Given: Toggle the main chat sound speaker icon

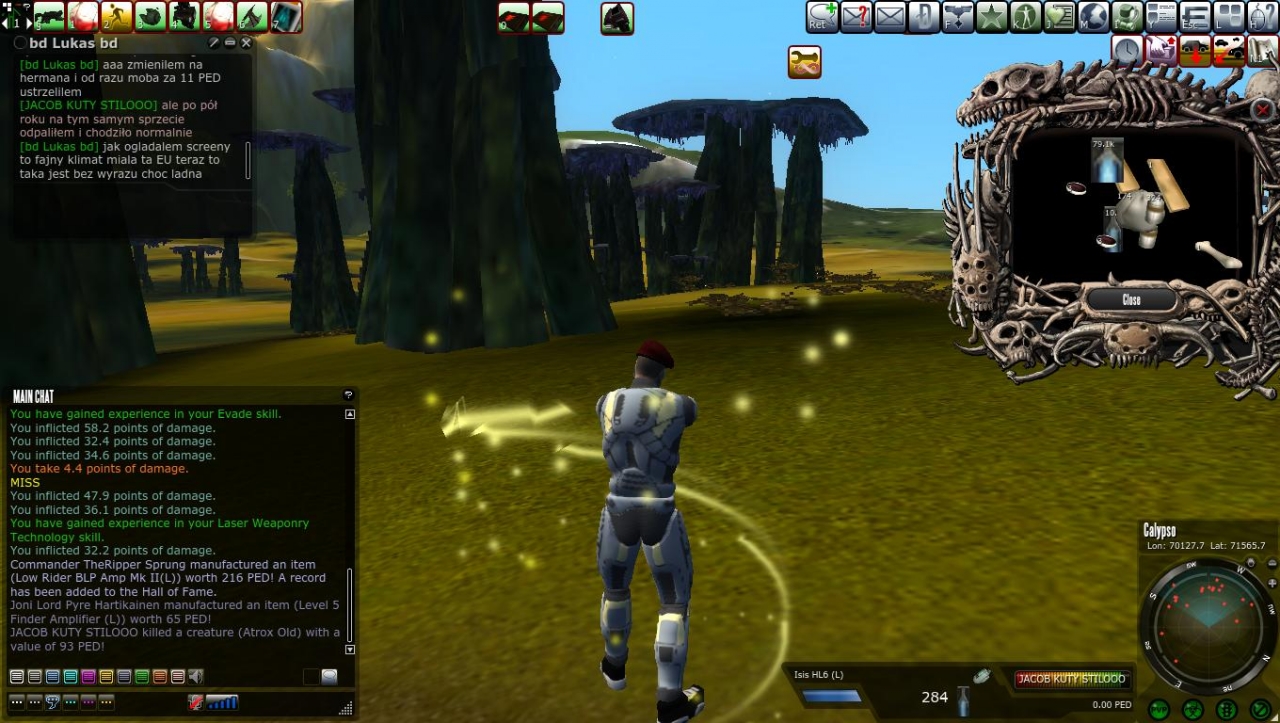Looking at the screenshot, I should [x=196, y=677].
